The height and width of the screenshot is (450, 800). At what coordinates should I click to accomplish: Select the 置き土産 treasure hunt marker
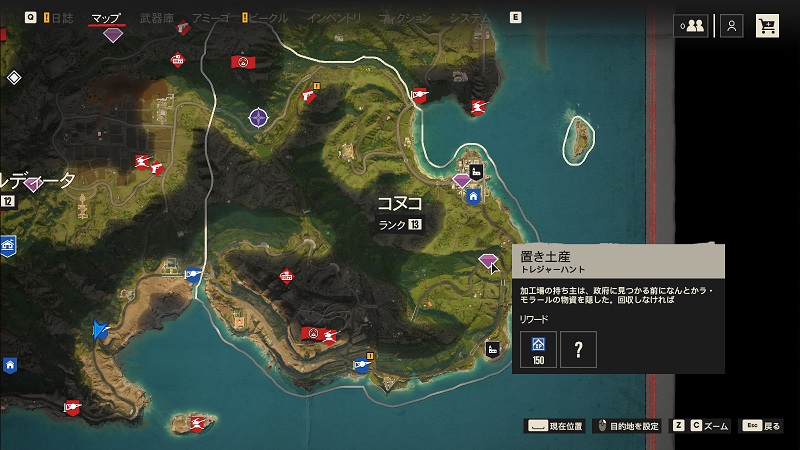(x=488, y=261)
